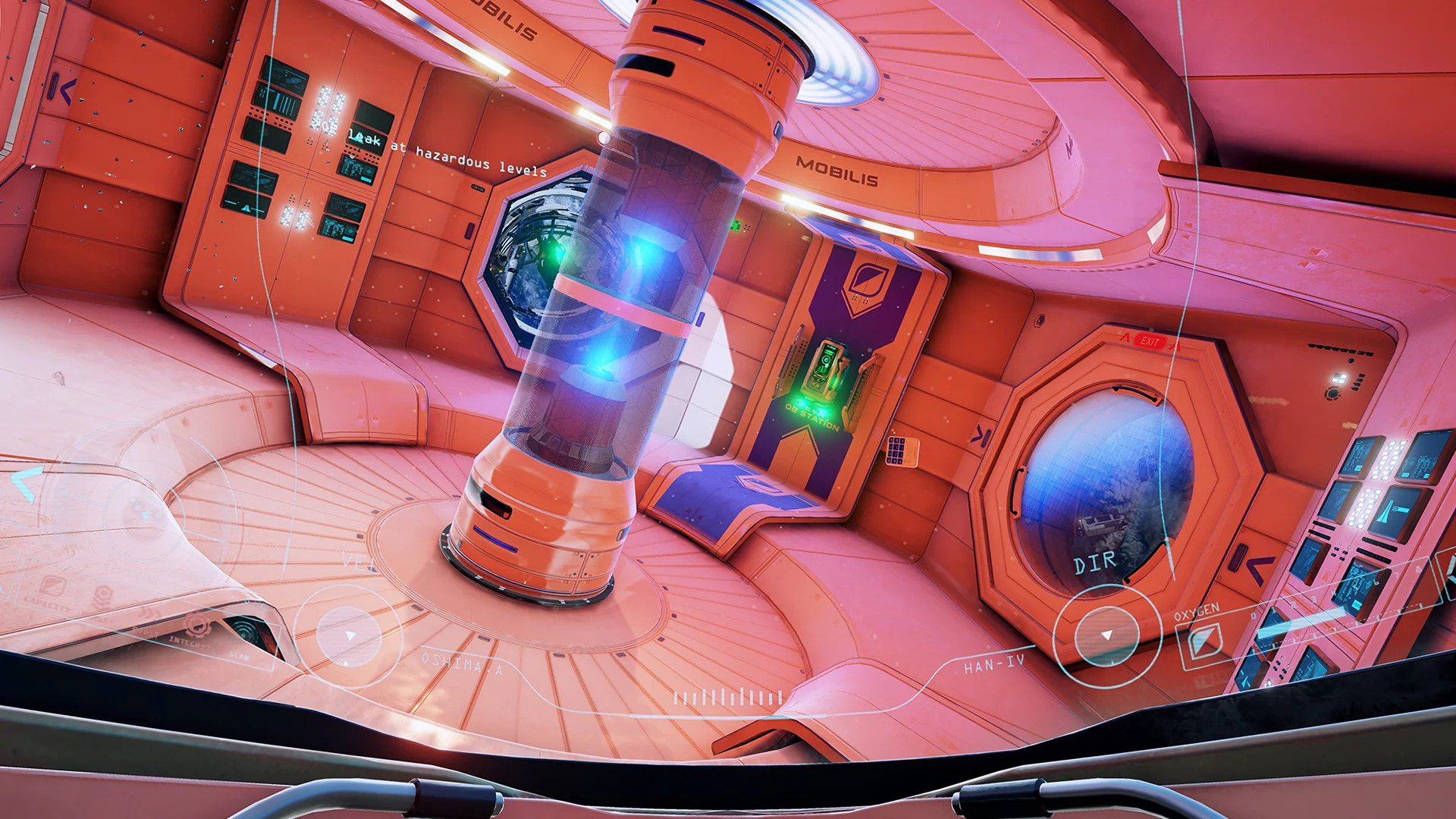Click the INTEGRITY gear icon on the HUD
The image size is (1456, 819).
tap(196, 626)
